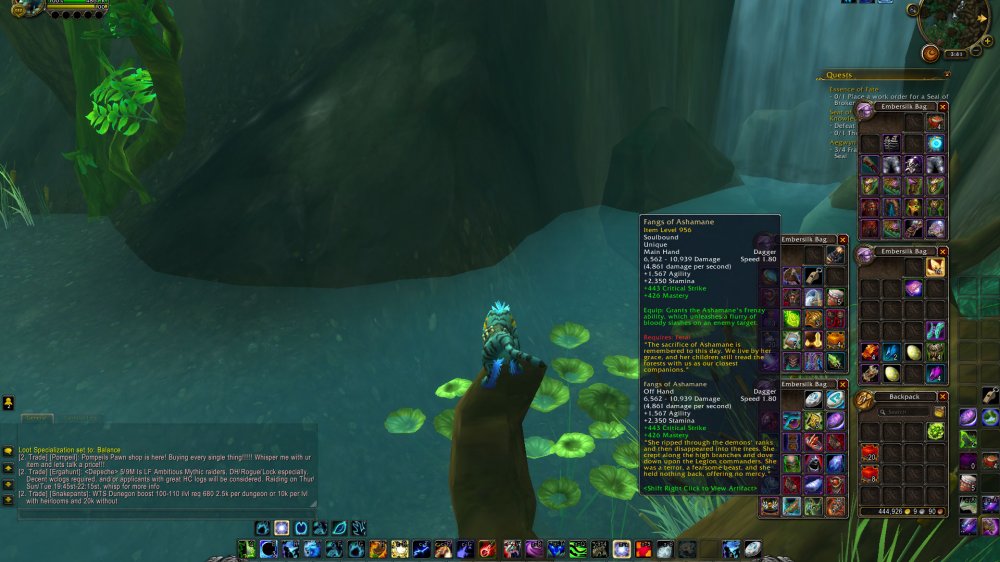The image size is (1000, 562).
Task: Open the minimap calendar button
Action: (x=930, y=53)
